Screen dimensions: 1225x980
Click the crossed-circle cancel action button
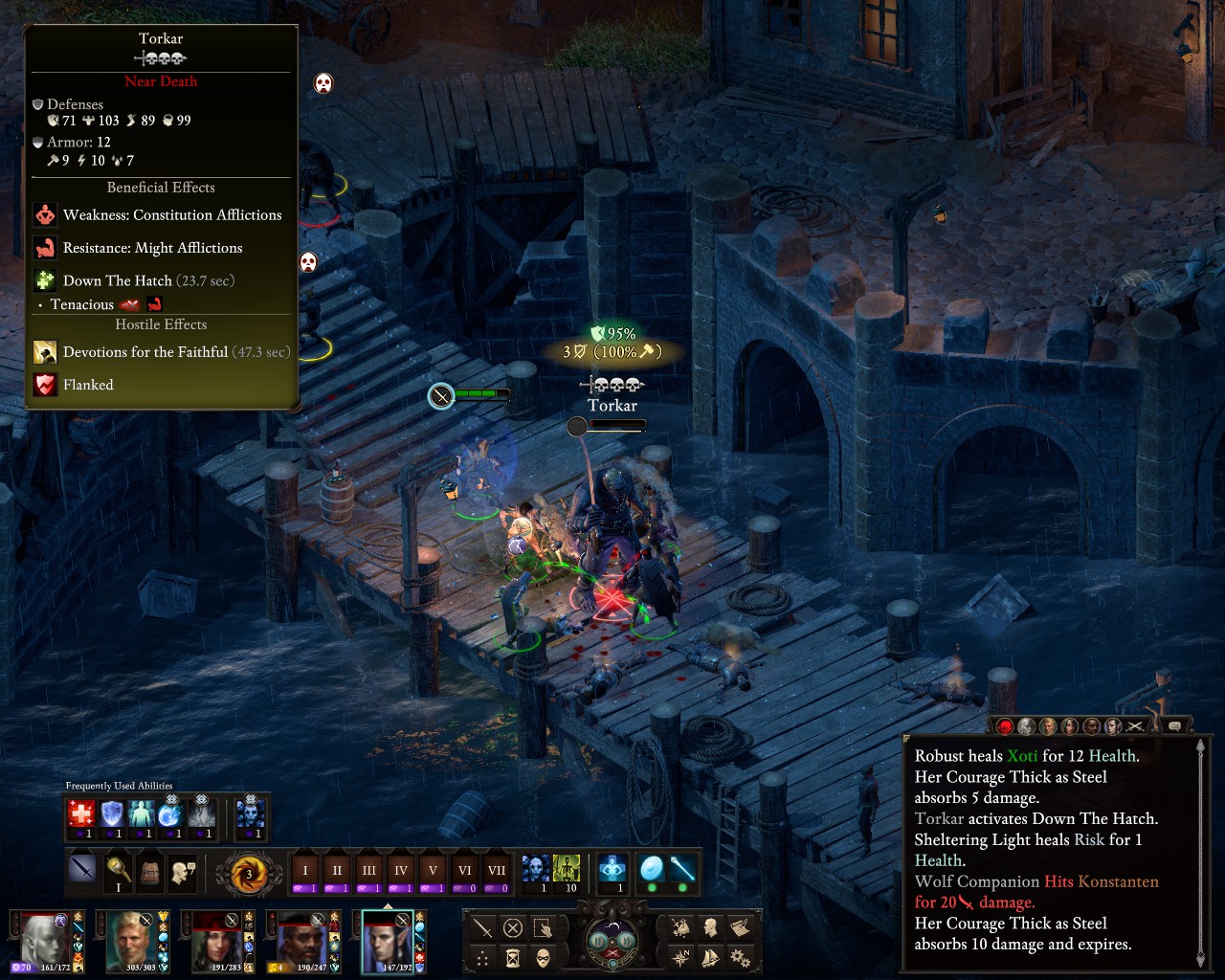pyautogui.click(x=513, y=927)
